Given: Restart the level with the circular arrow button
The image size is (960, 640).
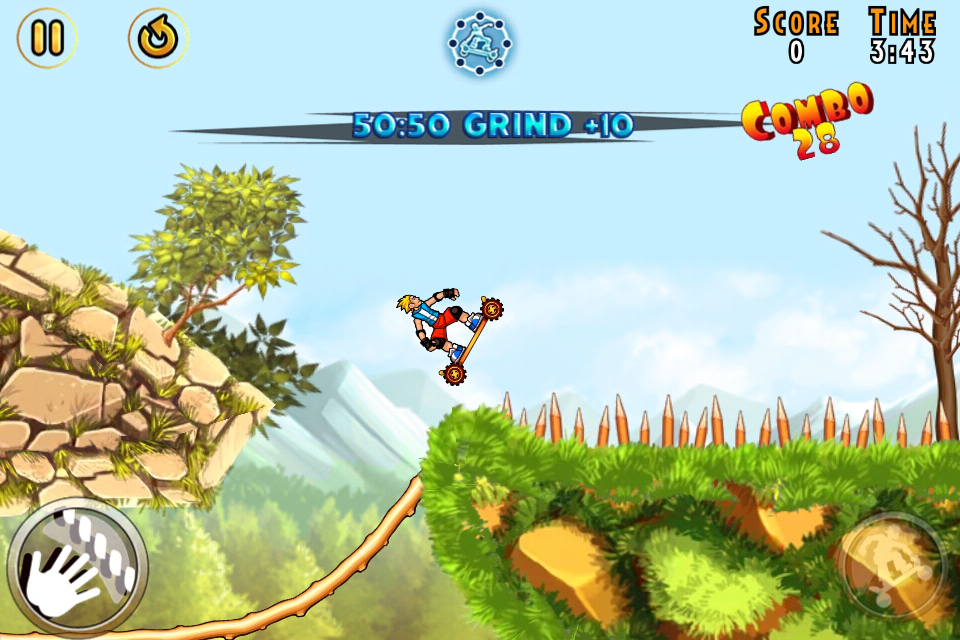Looking at the screenshot, I should tap(158, 38).
